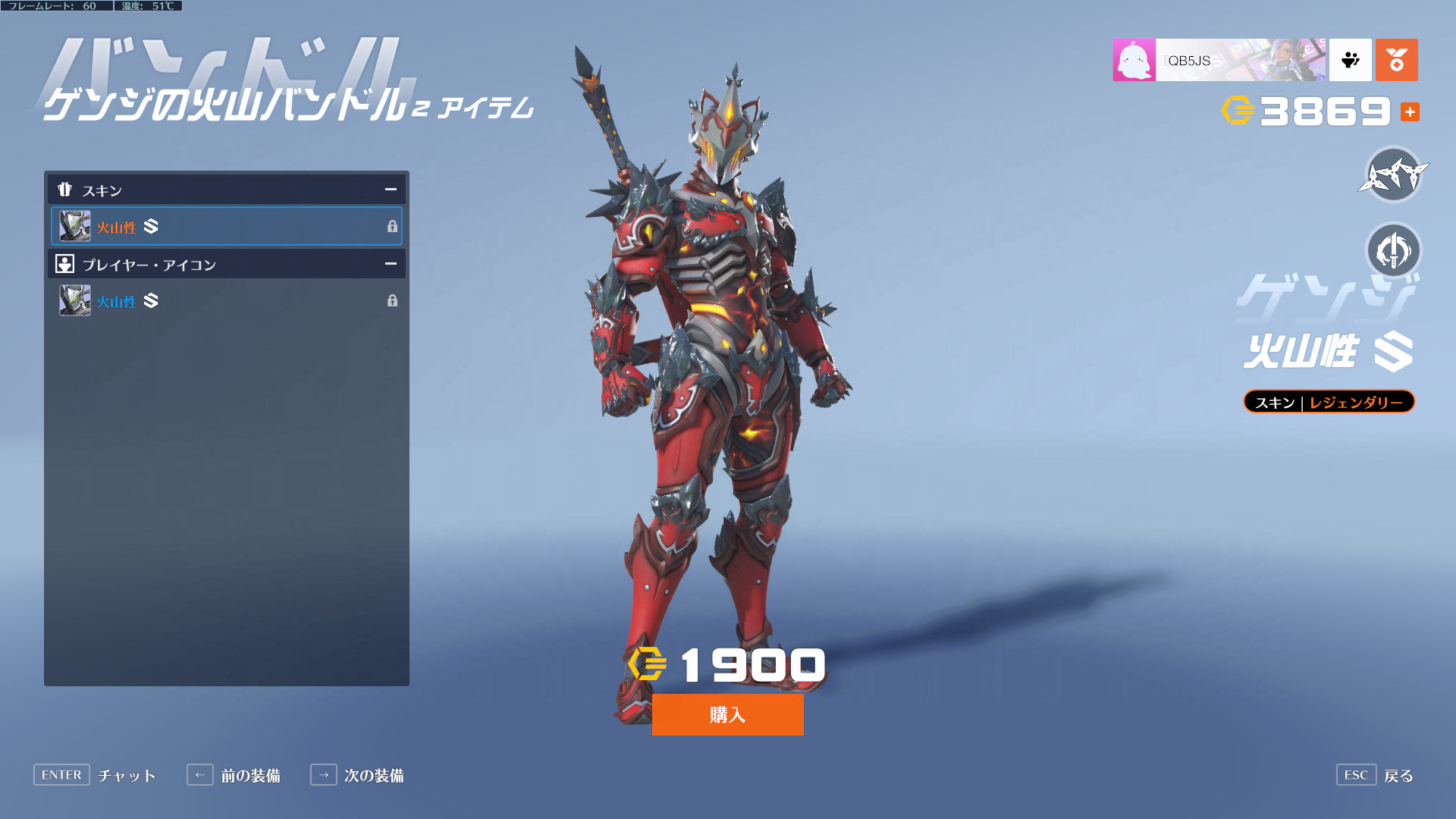The height and width of the screenshot is (819, 1456).
Task: Open the QB5JS player profile banner
Action: tap(1219, 60)
